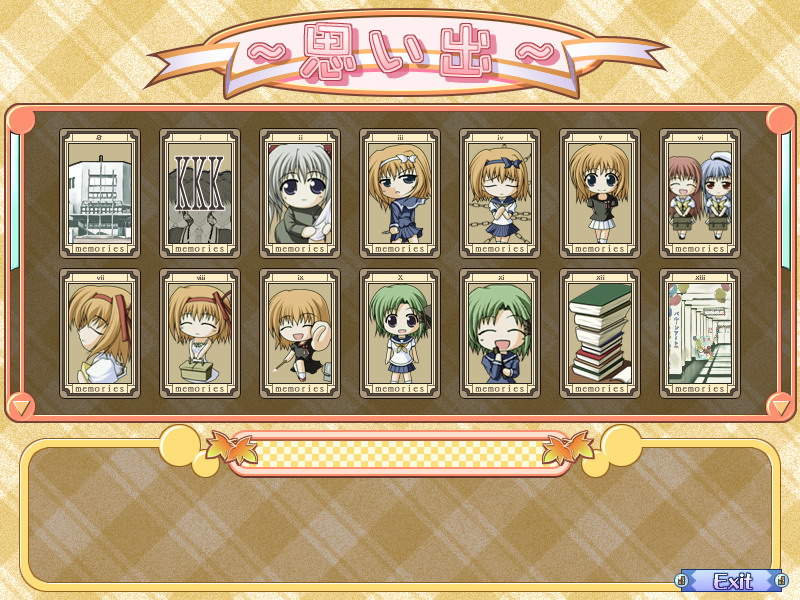View the laughing green-haired girl card xi

[x=500, y=334]
